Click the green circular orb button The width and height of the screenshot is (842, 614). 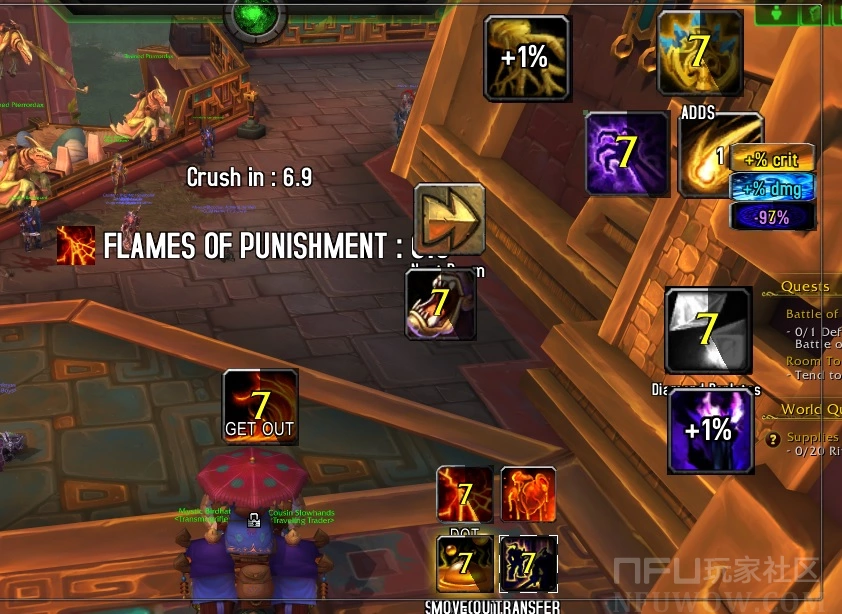click(x=255, y=15)
